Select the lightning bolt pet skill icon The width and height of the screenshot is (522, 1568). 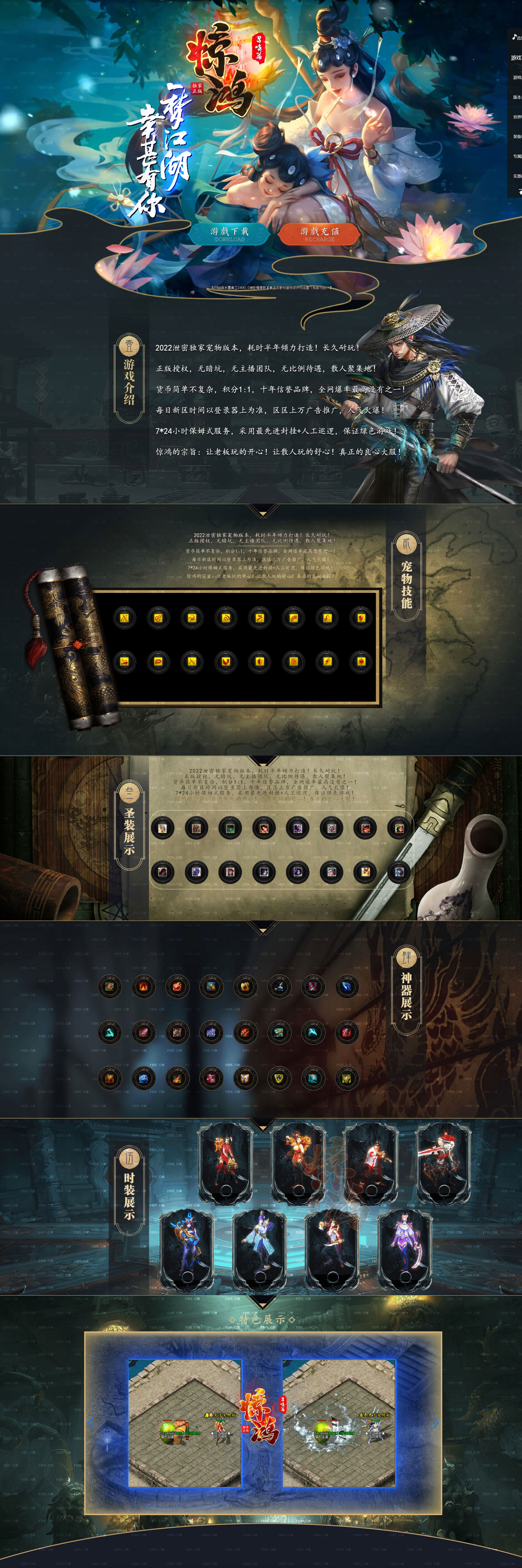(327, 662)
